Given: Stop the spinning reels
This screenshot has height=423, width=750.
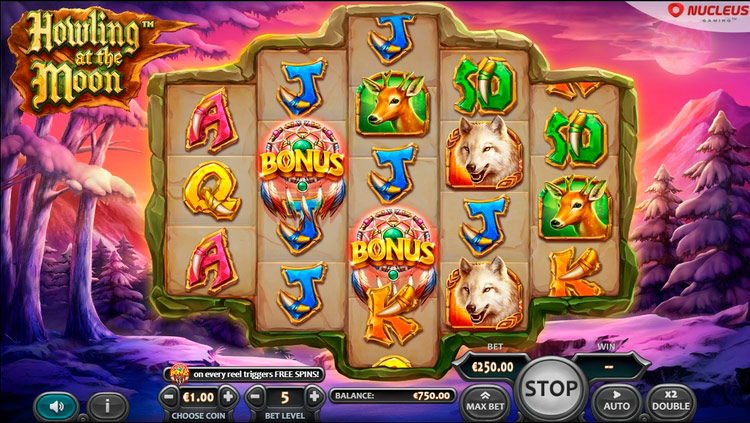Looking at the screenshot, I should pyautogui.click(x=550, y=388).
